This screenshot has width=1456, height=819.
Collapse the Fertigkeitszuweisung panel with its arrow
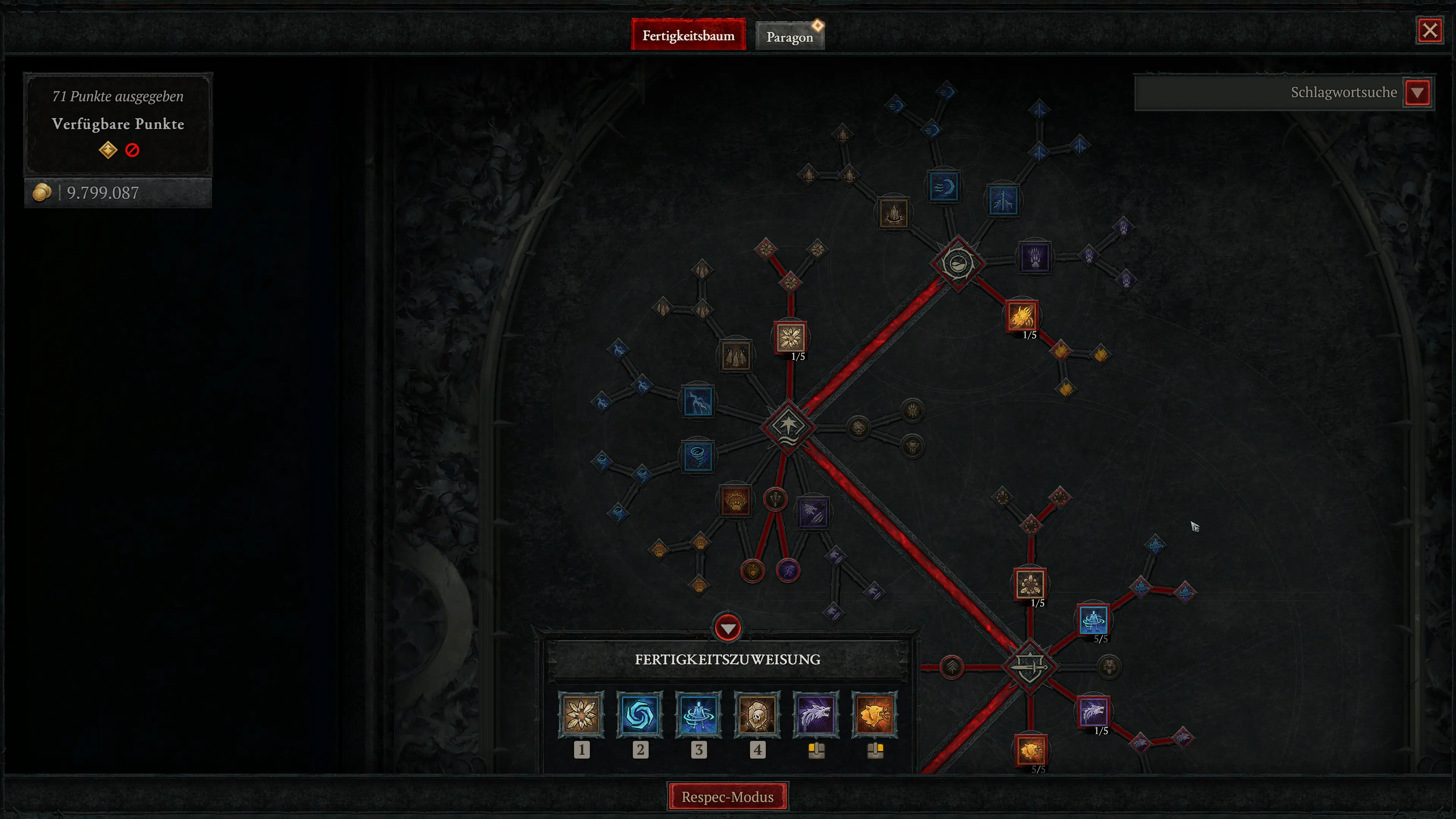click(x=728, y=628)
